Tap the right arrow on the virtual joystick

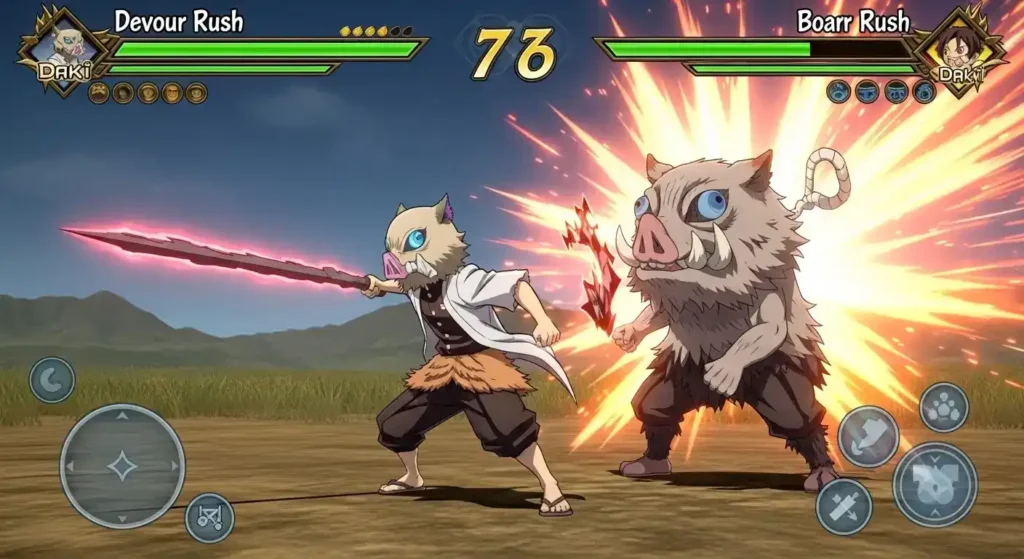coord(174,466)
